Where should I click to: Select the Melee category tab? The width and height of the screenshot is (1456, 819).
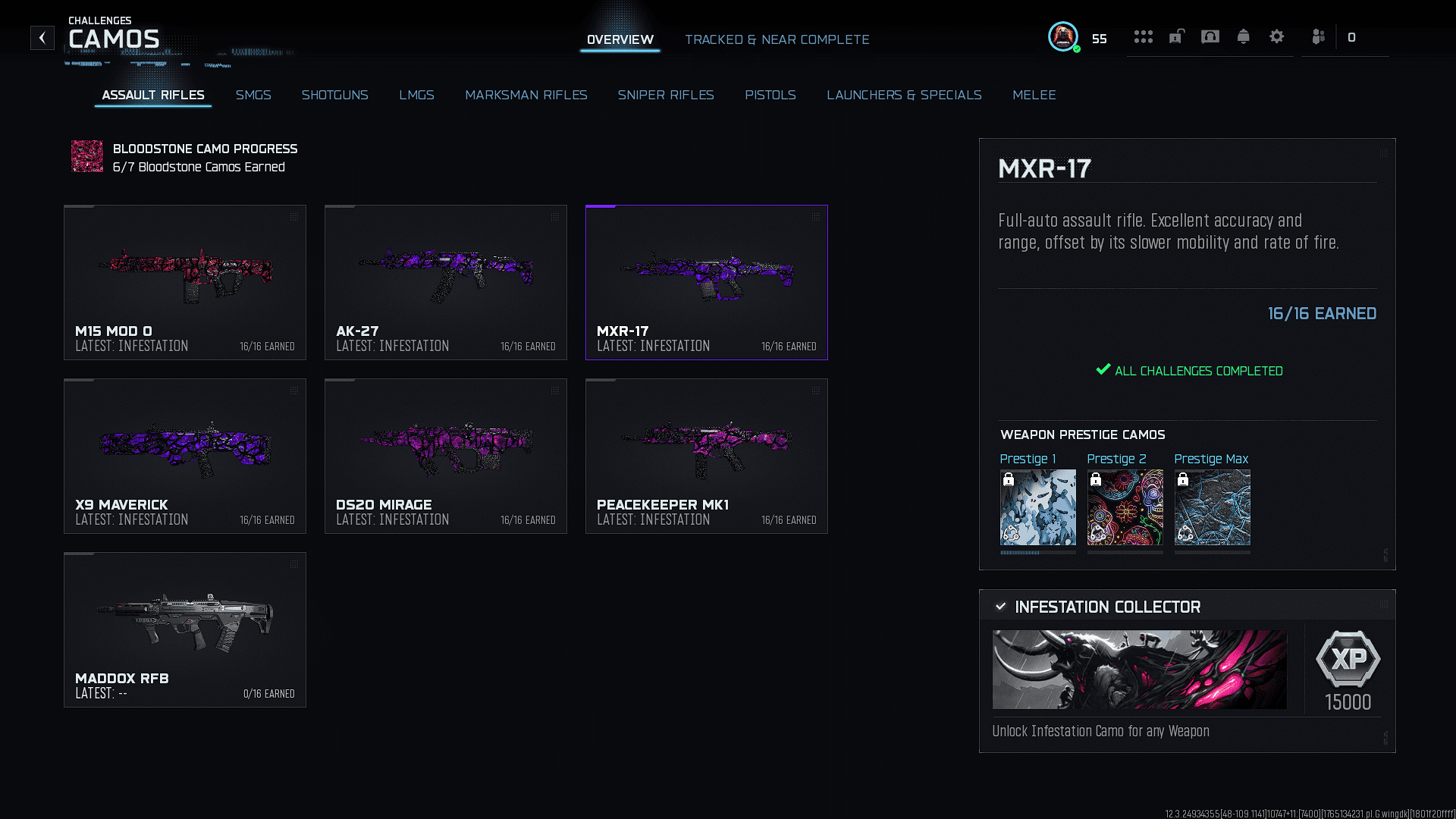point(1034,95)
